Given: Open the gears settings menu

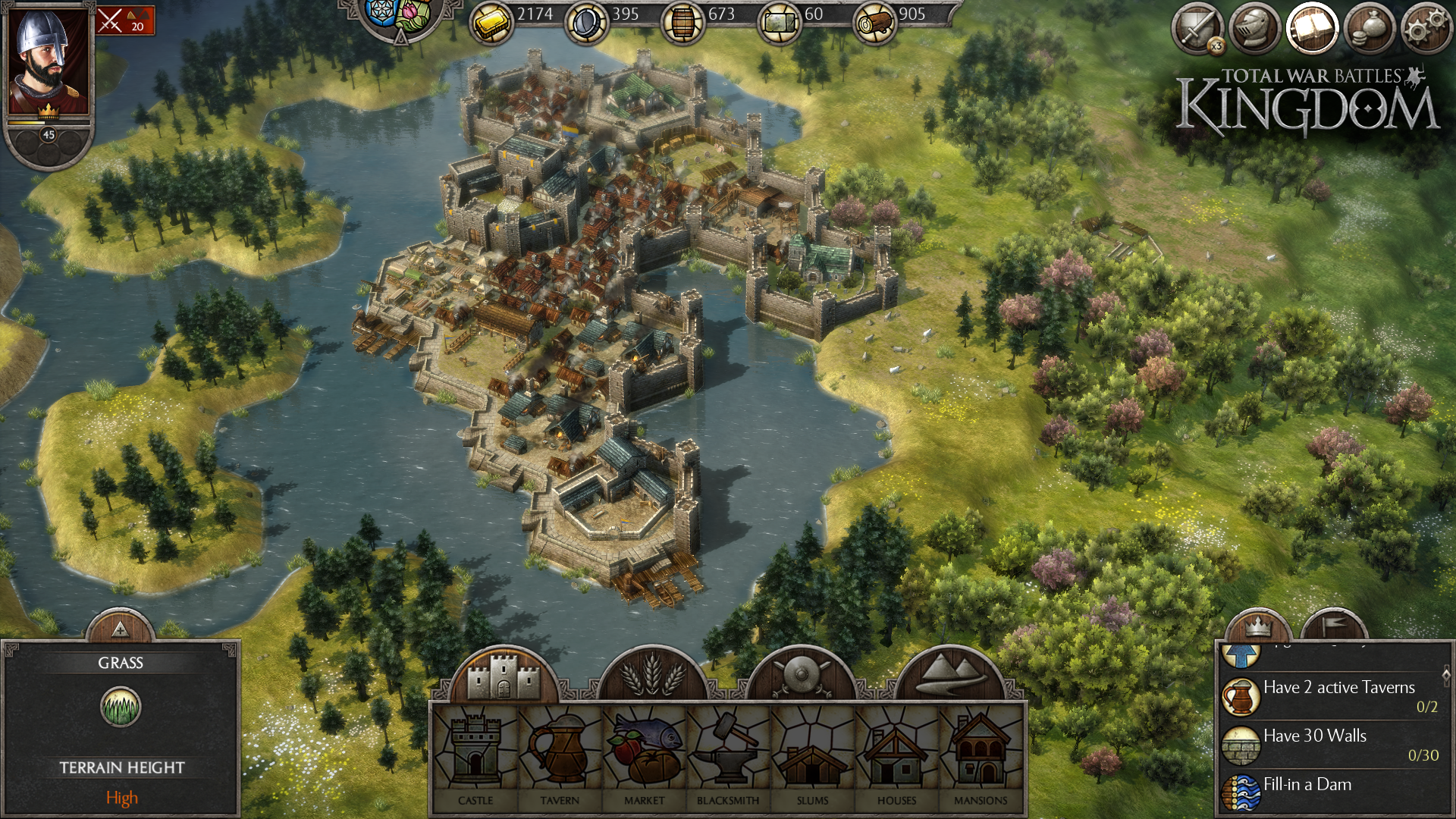Looking at the screenshot, I should pyautogui.click(x=1426, y=30).
